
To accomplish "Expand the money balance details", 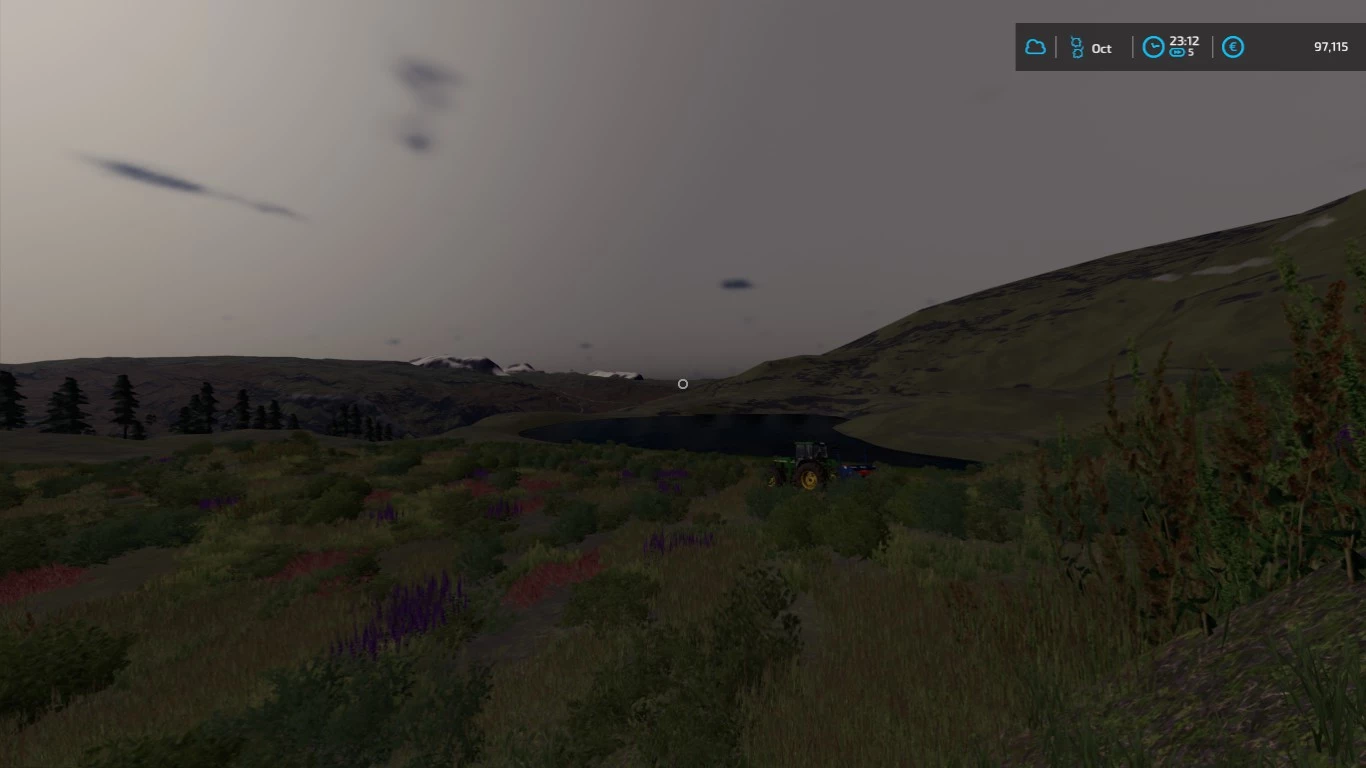I will [x=1330, y=45].
